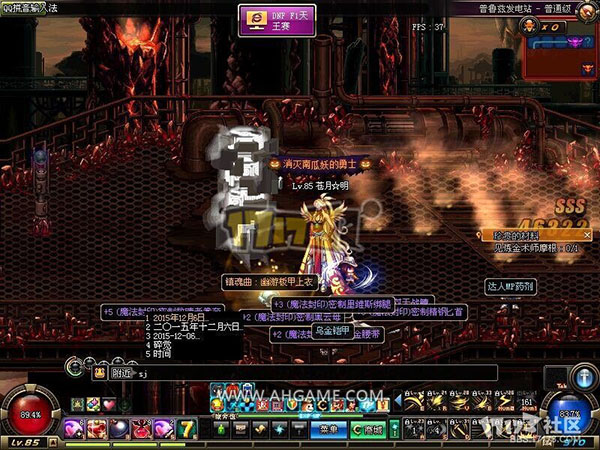Pick up the 乌金锁甲 item label

(333, 331)
